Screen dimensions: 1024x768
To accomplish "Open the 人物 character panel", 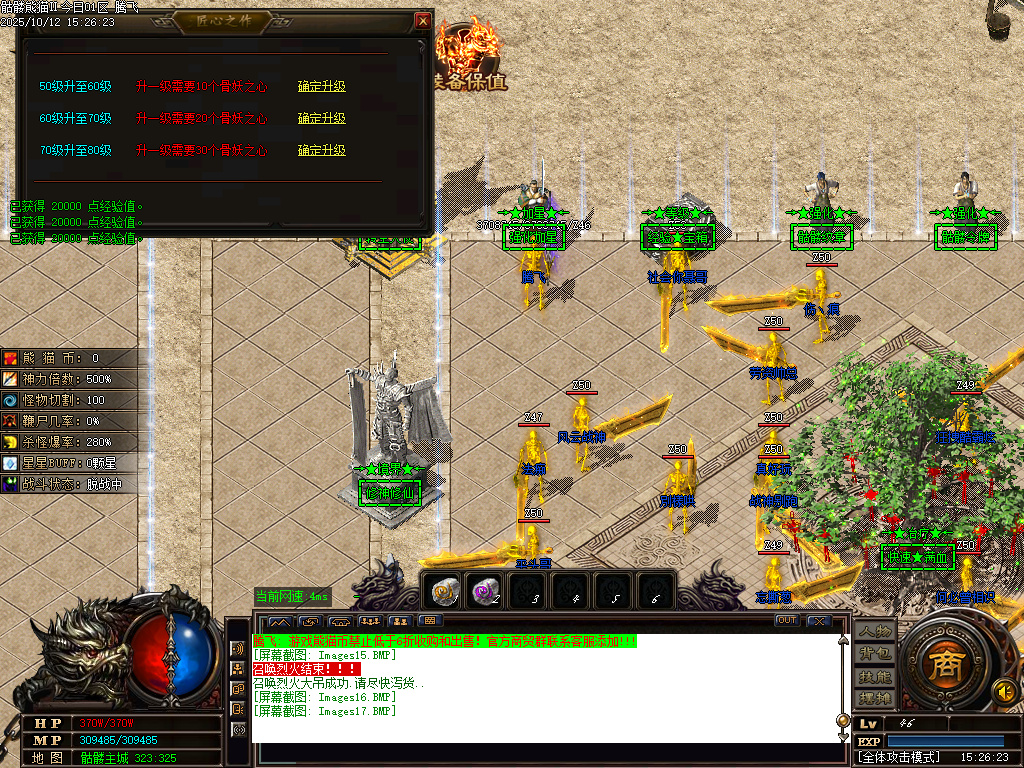I will pyautogui.click(x=874, y=632).
